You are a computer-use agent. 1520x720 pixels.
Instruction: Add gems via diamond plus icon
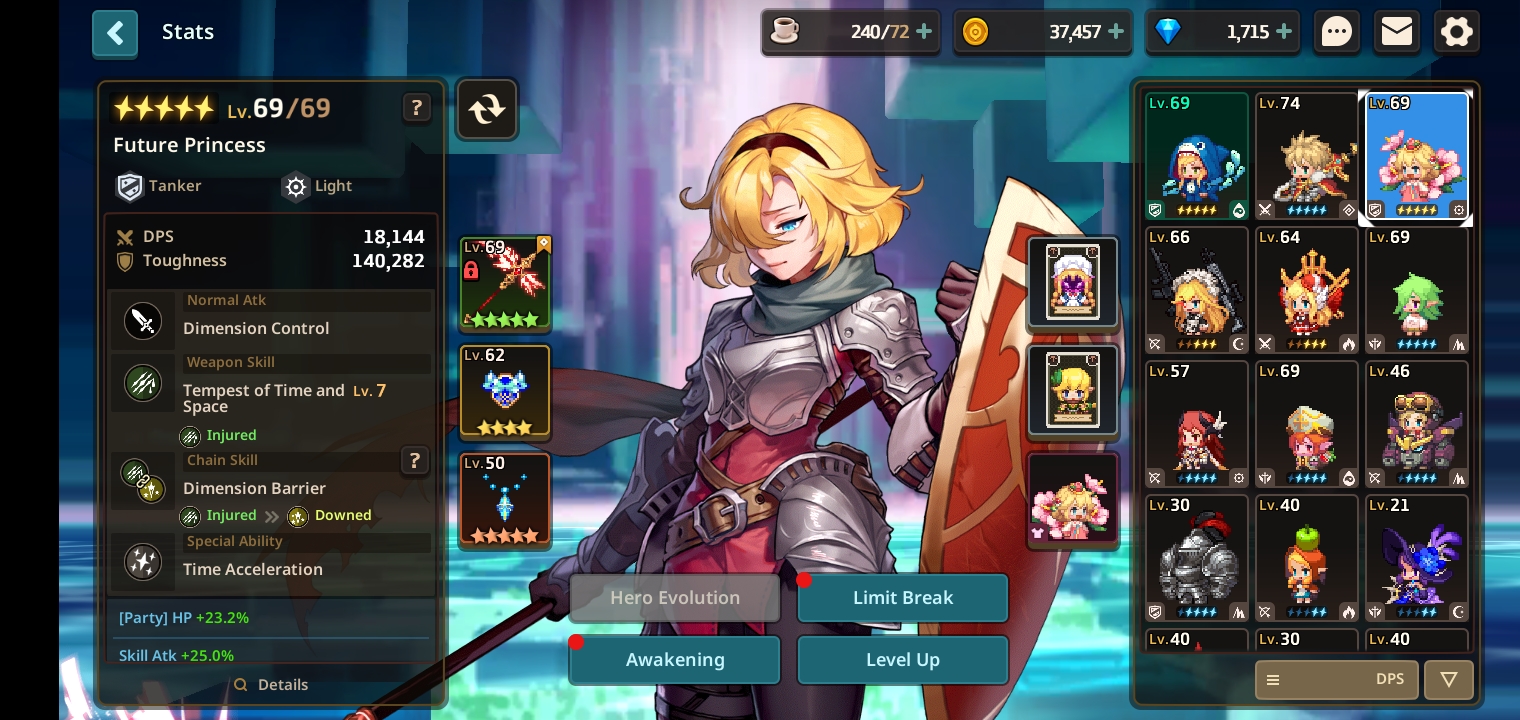pyautogui.click(x=1285, y=31)
